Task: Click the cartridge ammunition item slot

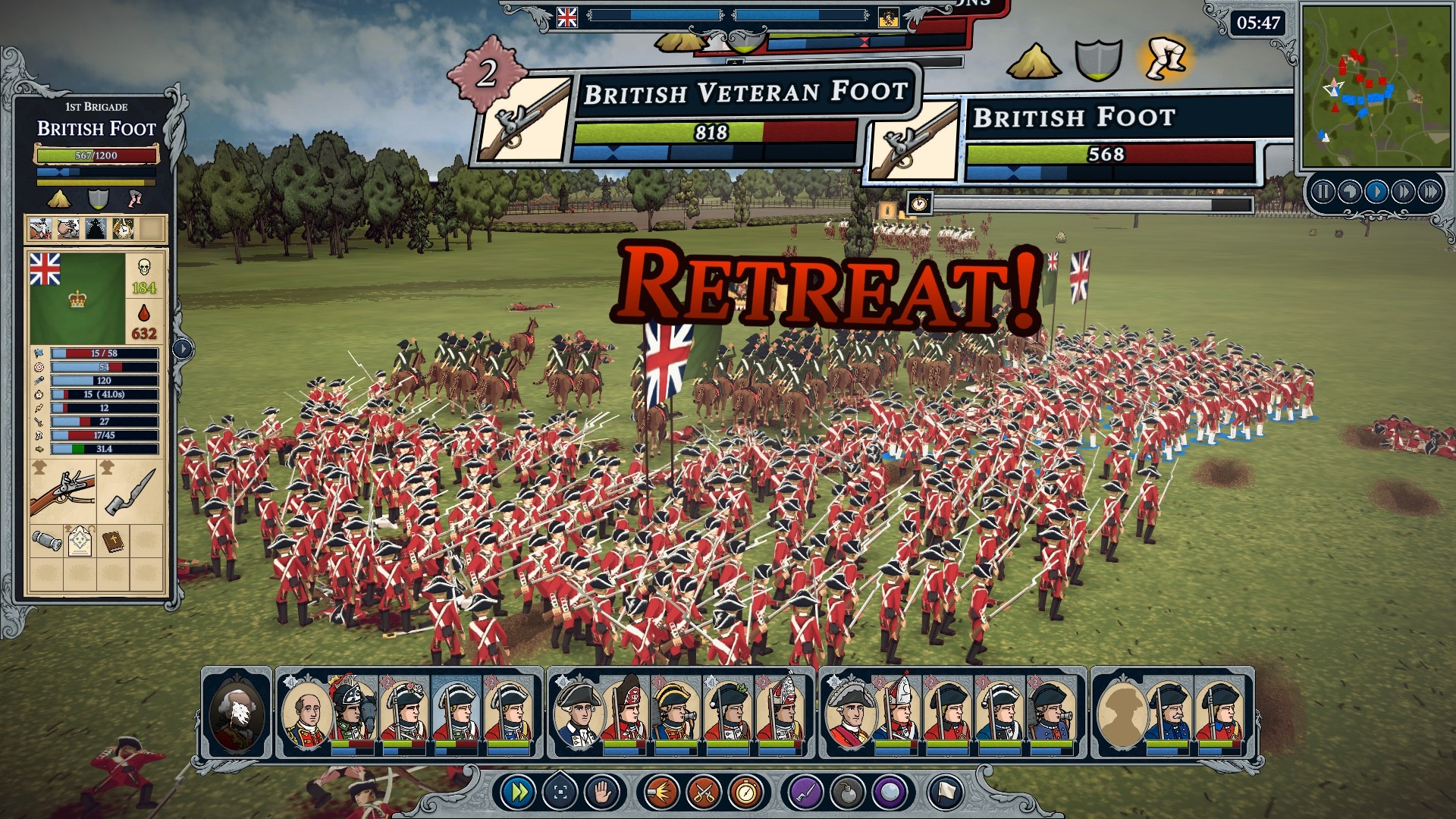Action: coord(46,541)
